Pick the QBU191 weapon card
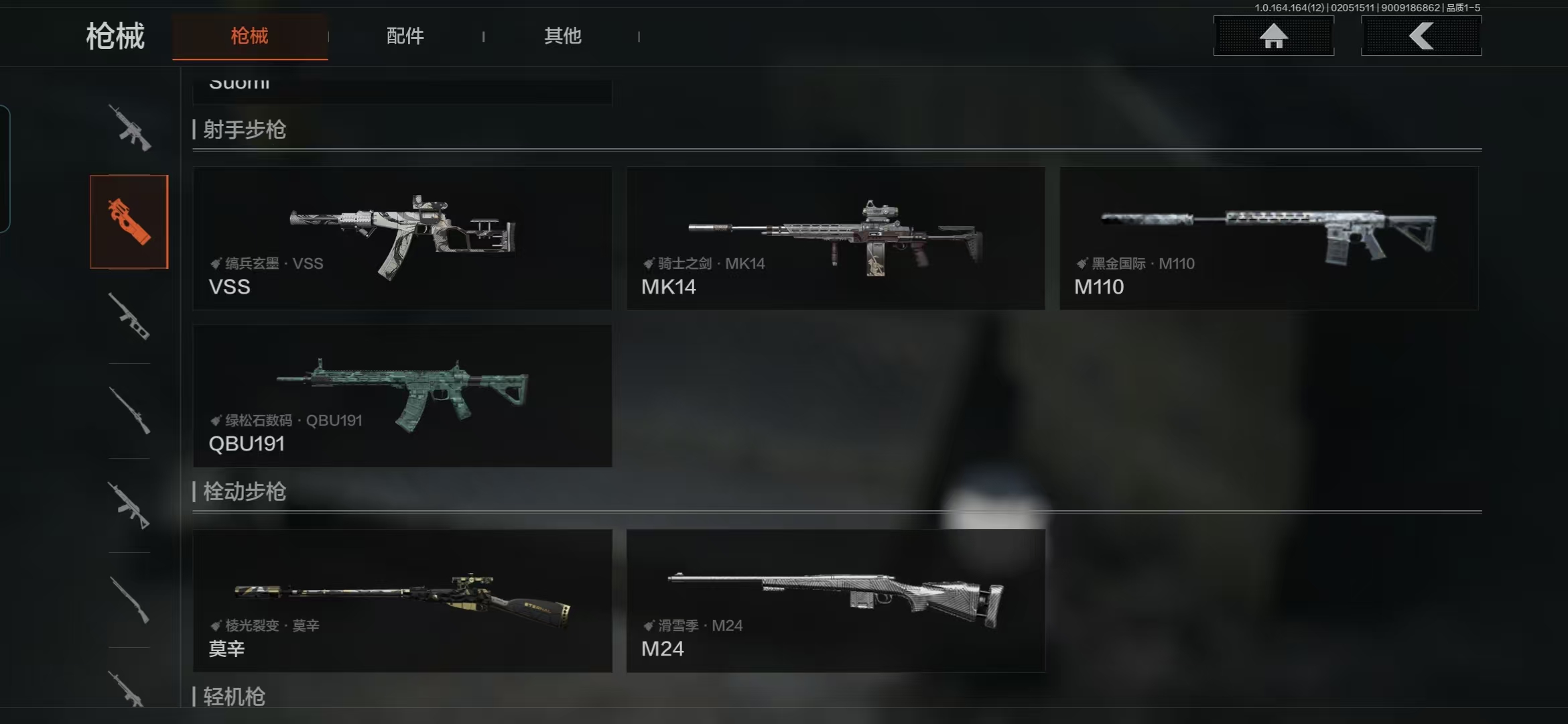Screen dimensions: 1568x724 [402, 396]
